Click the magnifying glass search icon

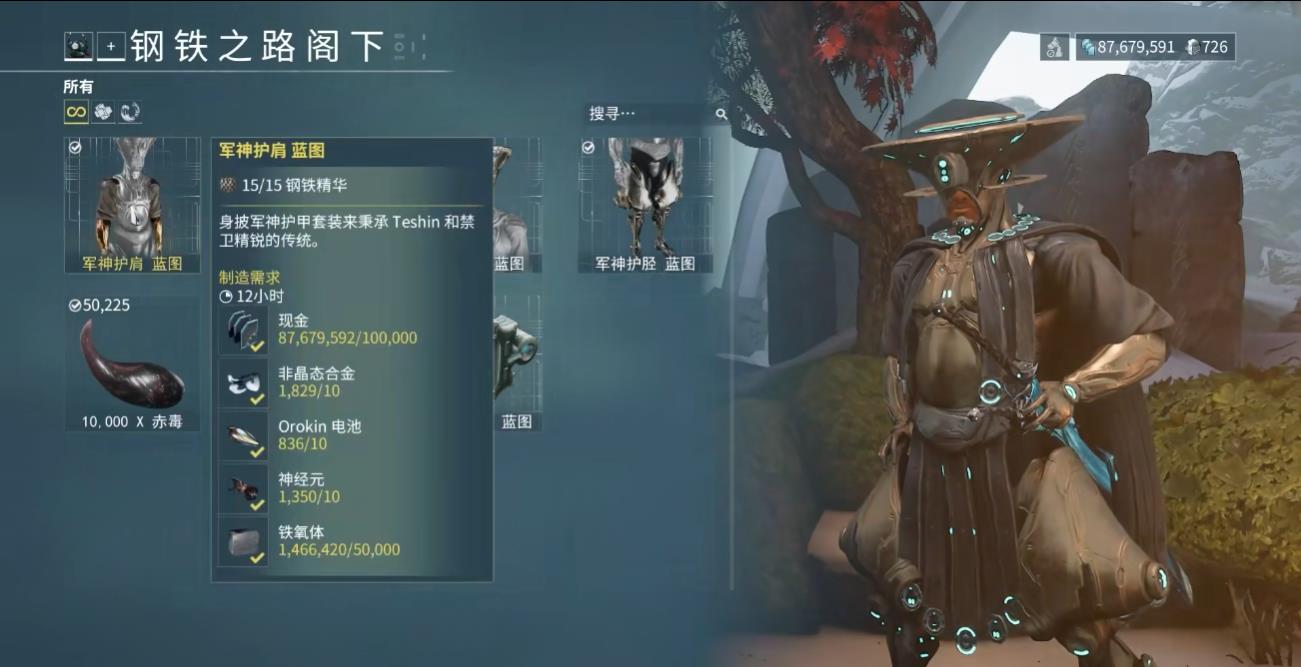722,115
